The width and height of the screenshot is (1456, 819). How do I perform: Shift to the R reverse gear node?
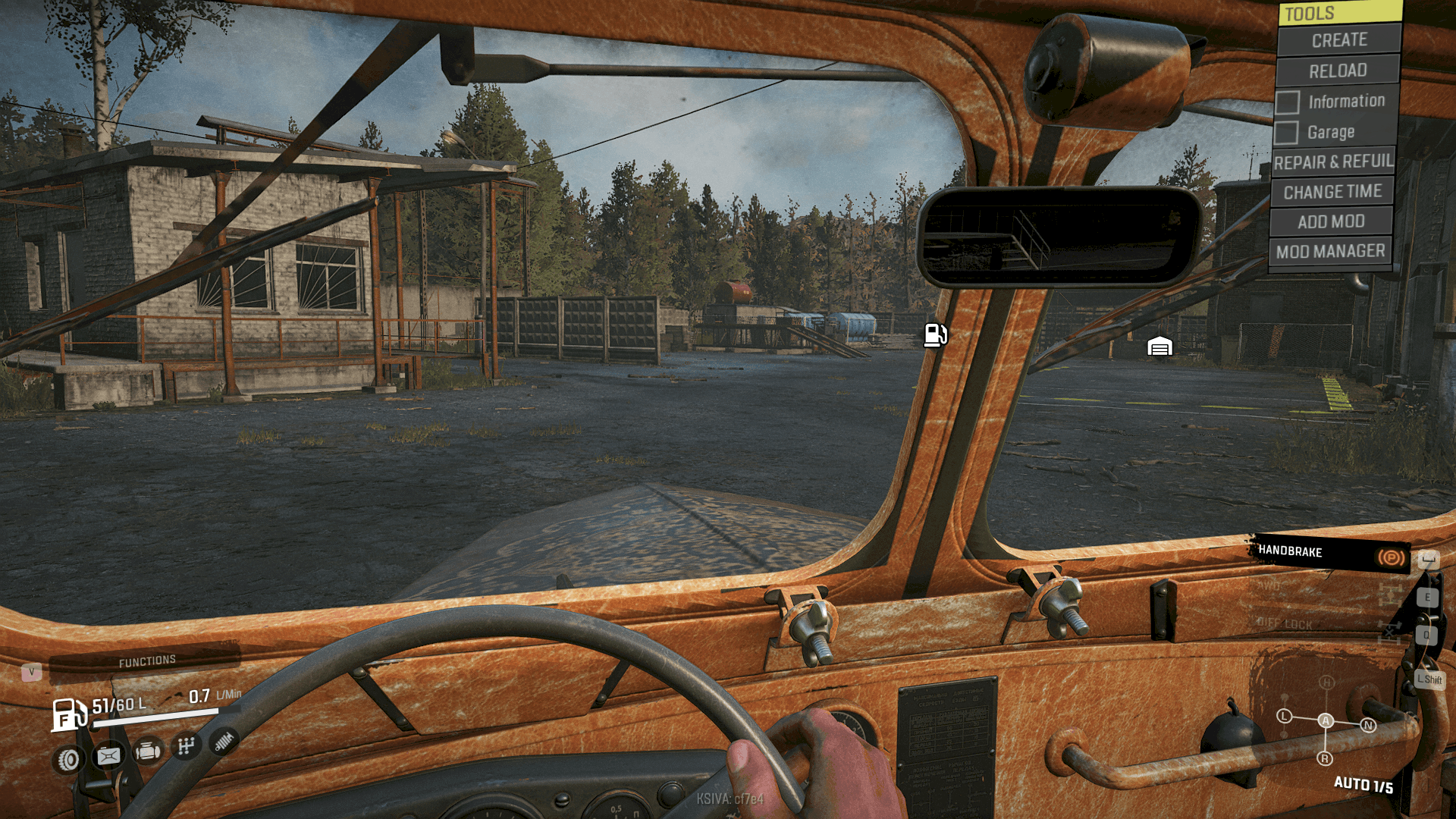[x=1325, y=758]
